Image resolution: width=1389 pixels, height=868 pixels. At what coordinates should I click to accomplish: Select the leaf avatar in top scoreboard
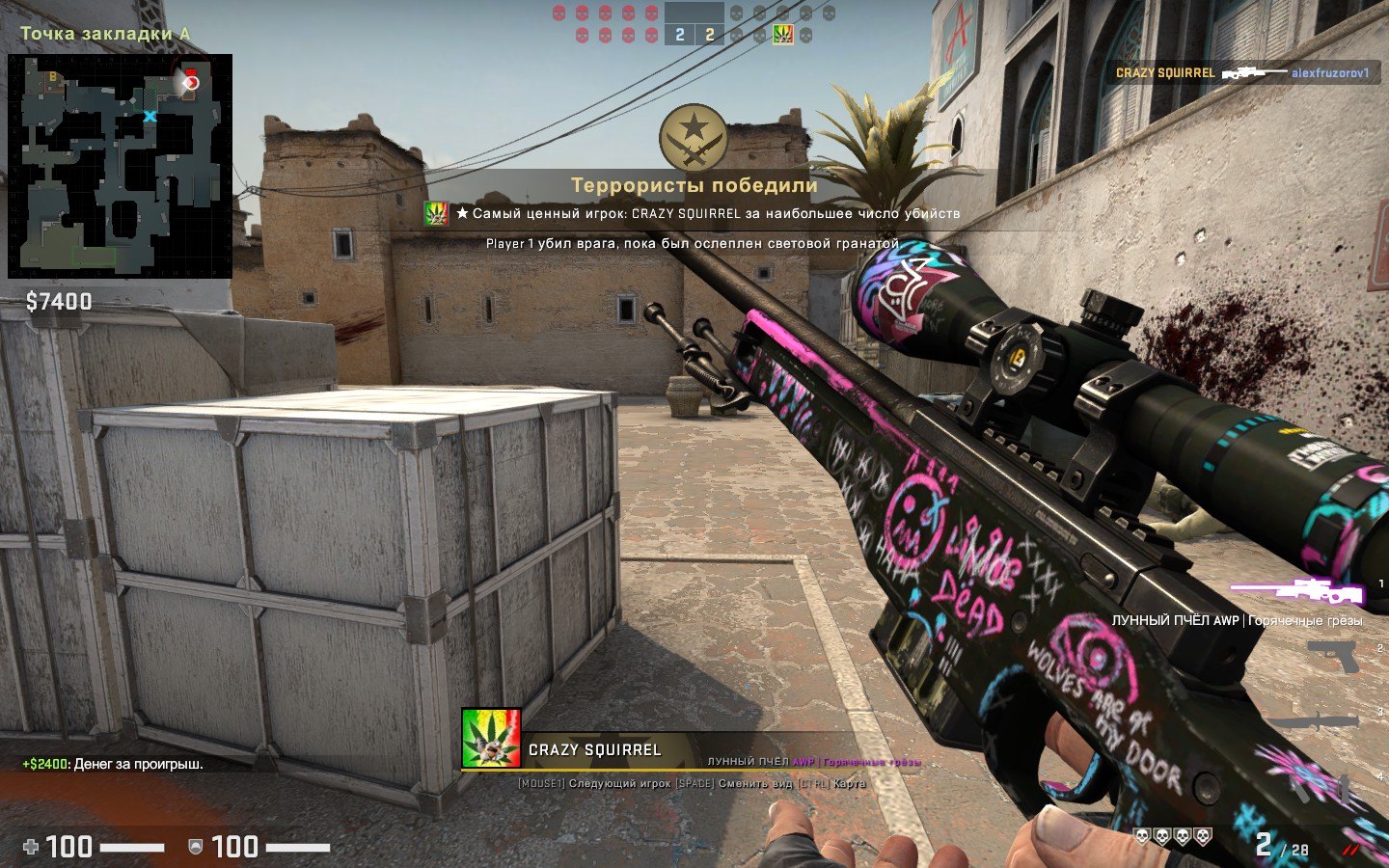(782, 35)
